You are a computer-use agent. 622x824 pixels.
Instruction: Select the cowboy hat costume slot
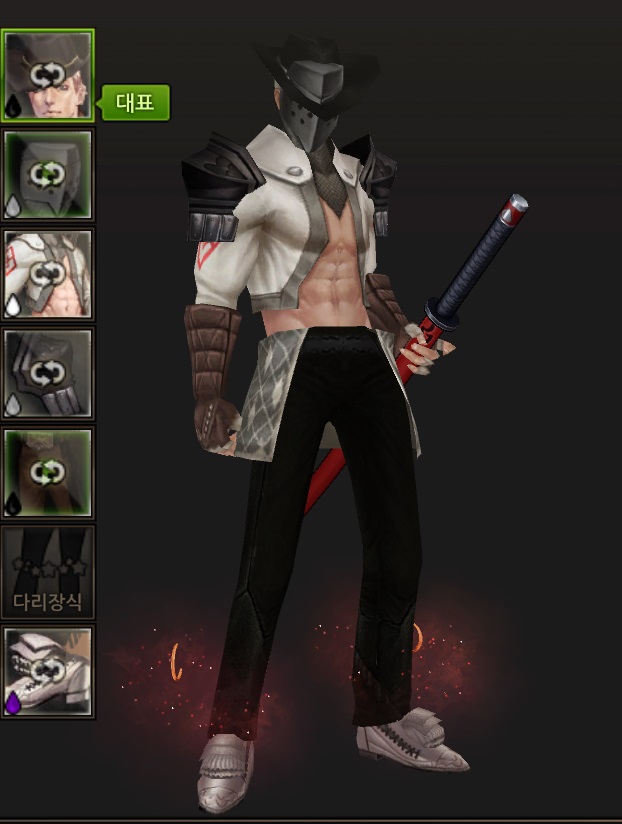point(47,75)
